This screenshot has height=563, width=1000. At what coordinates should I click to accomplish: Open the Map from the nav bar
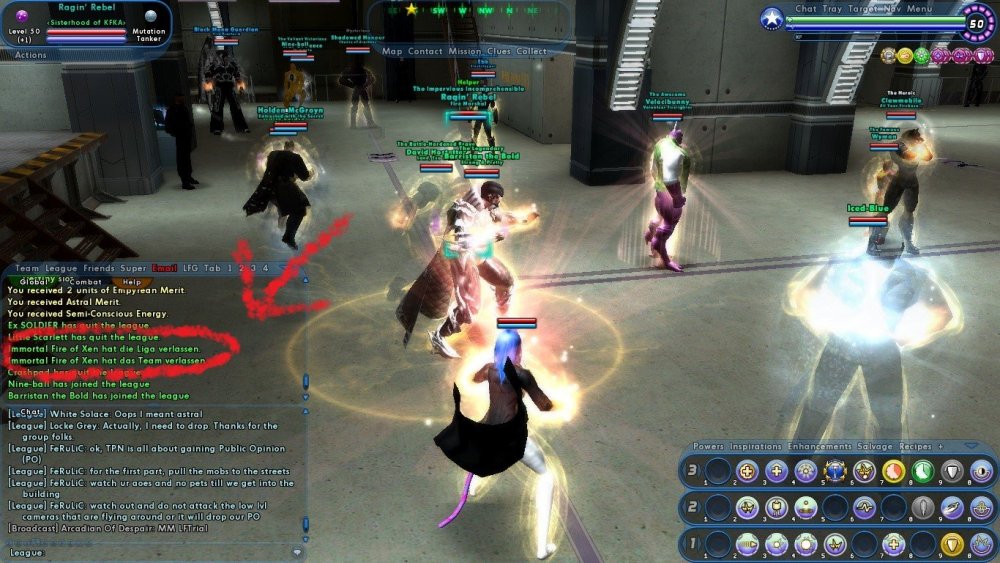393,51
